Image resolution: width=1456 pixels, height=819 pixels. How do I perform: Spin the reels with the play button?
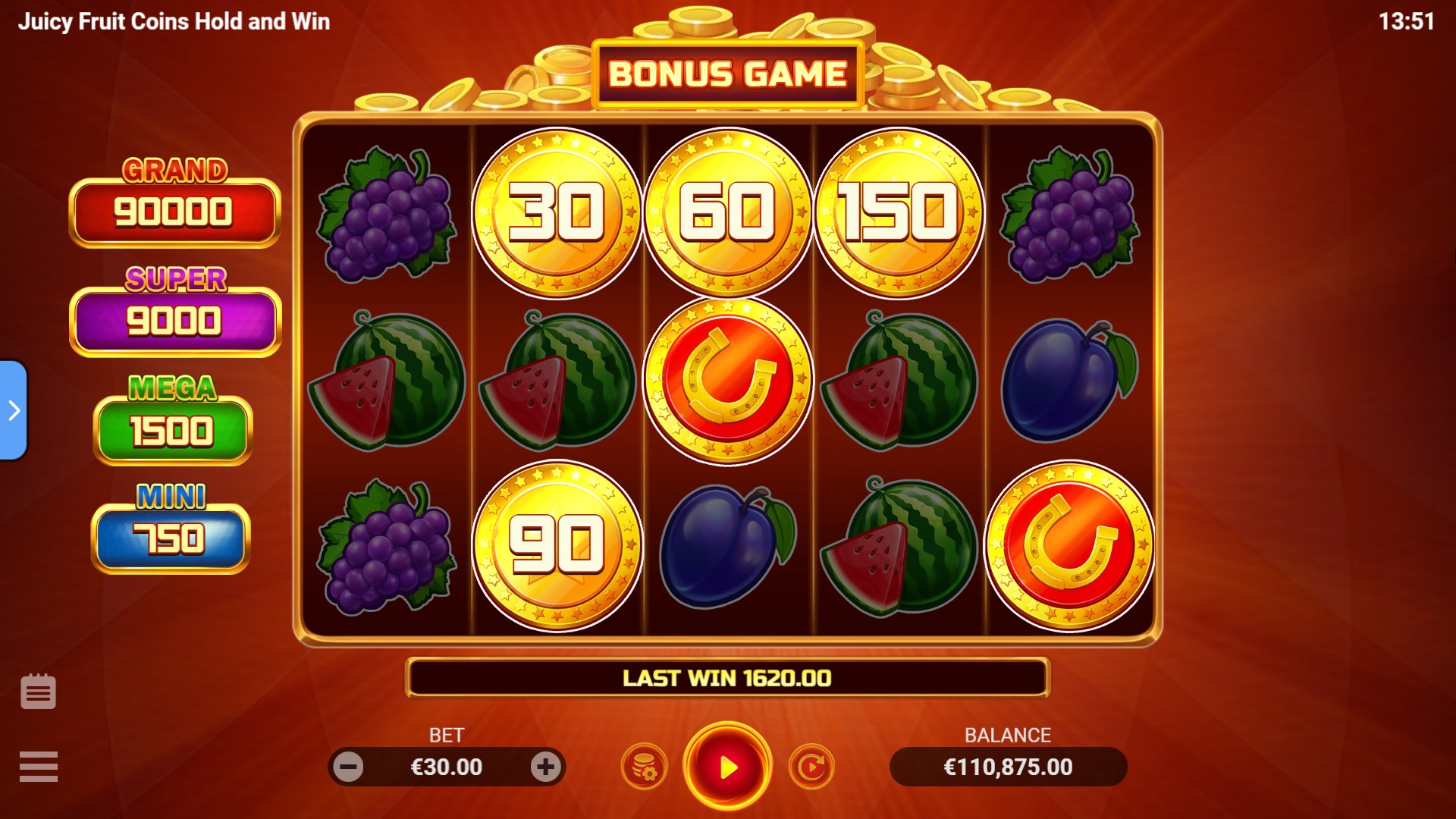[x=727, y=767]
